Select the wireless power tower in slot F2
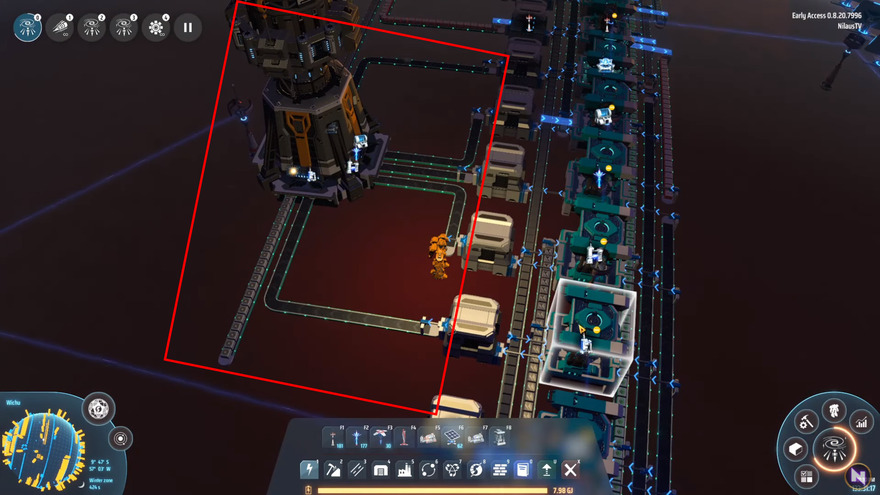 click(x=356, y=438)
